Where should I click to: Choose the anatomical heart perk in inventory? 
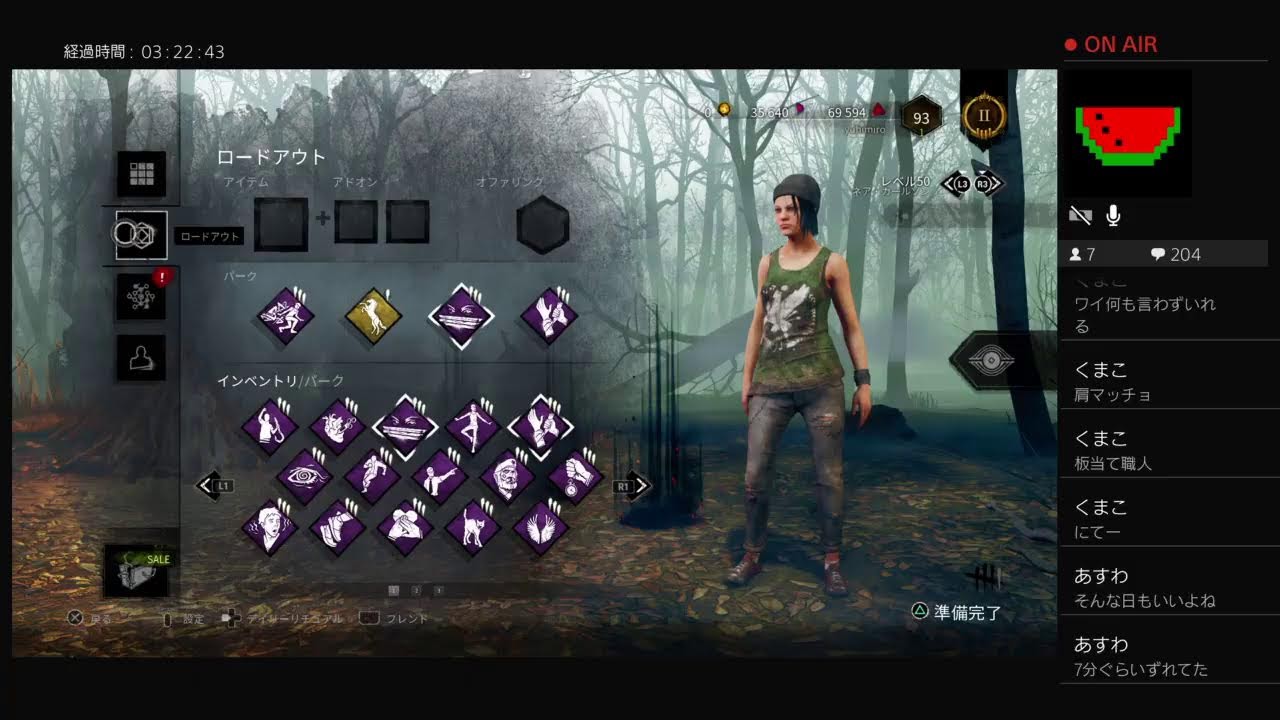(338, 427)
